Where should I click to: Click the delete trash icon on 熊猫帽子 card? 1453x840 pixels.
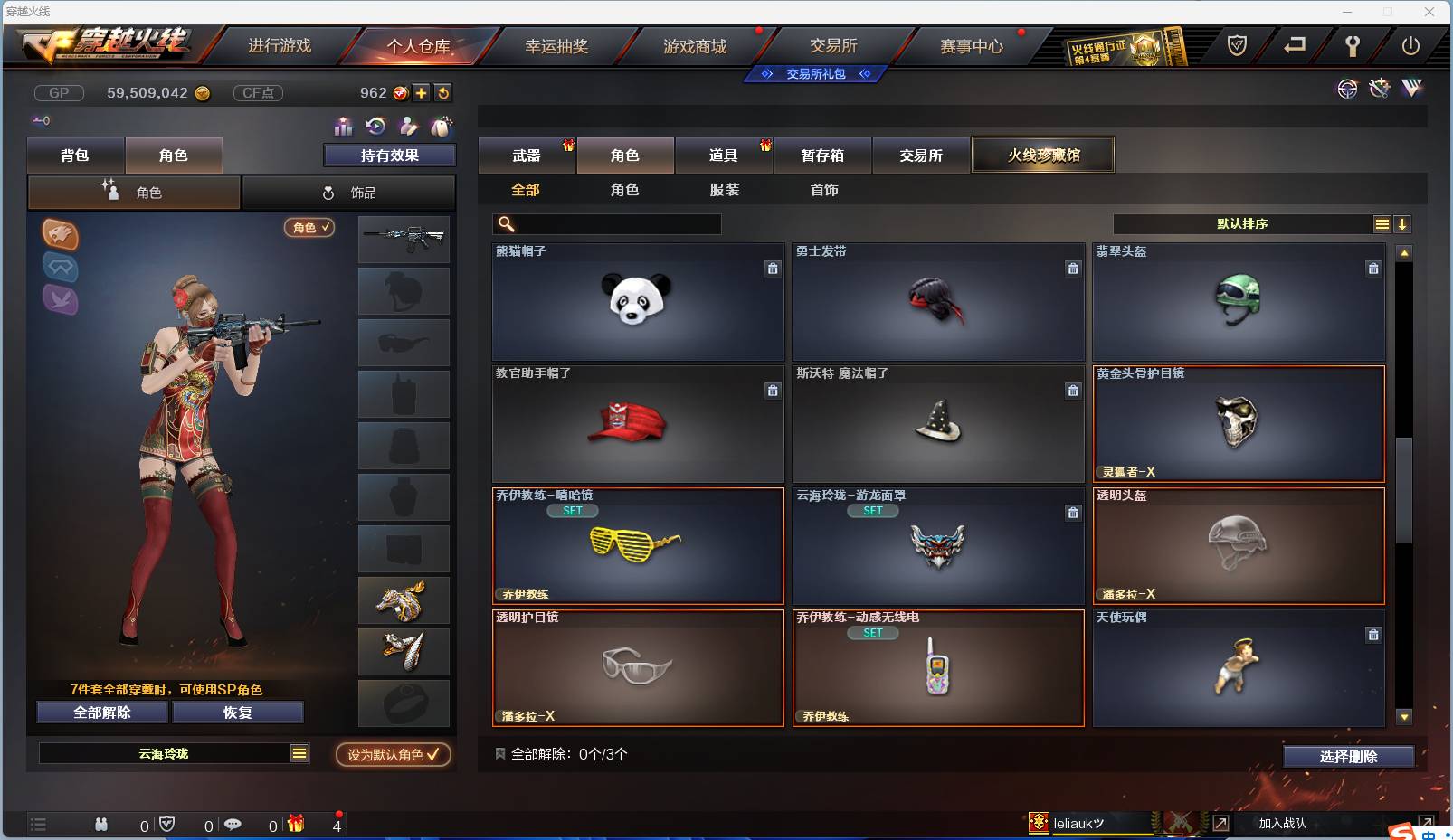pyautogui.click(x=774, y=269)
